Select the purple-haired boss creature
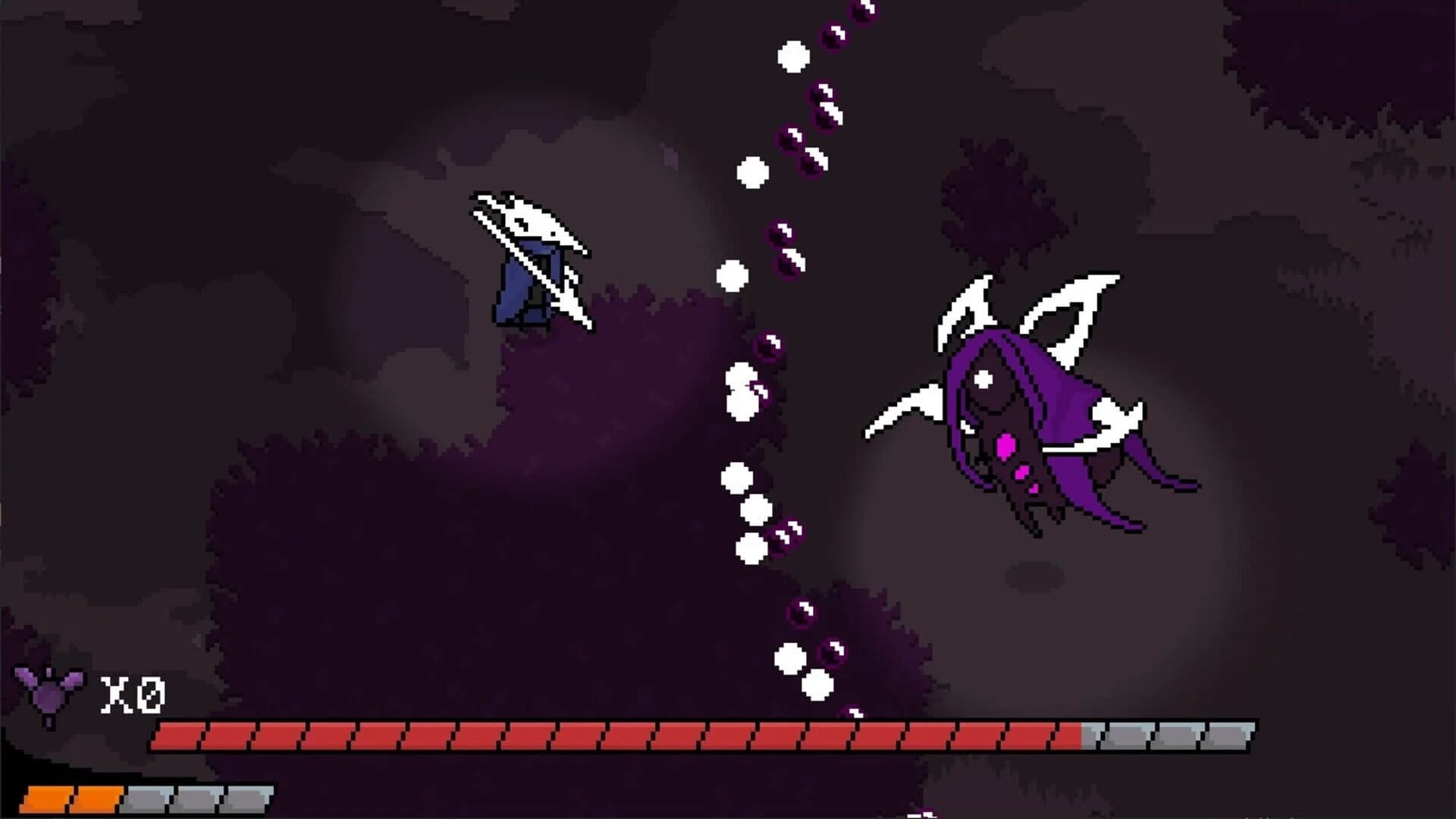The width and height of the screenshot is (1456, 819). (x=1016, y=409)
